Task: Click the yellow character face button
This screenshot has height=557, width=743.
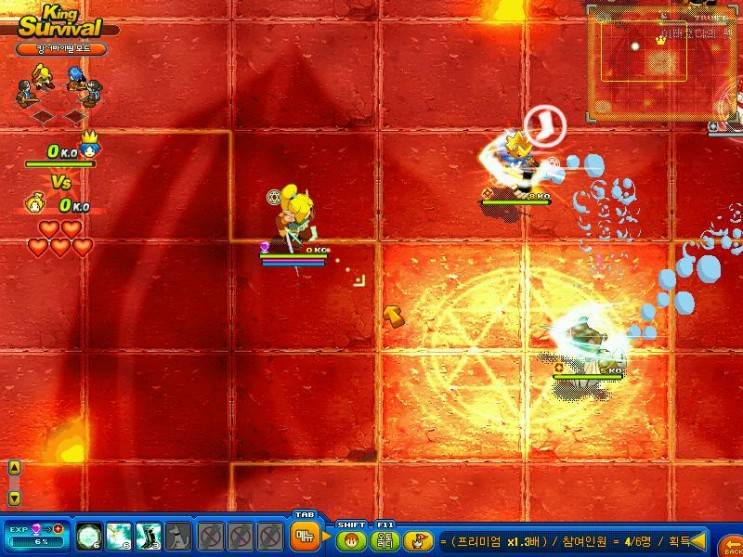Action: point(419,541)
